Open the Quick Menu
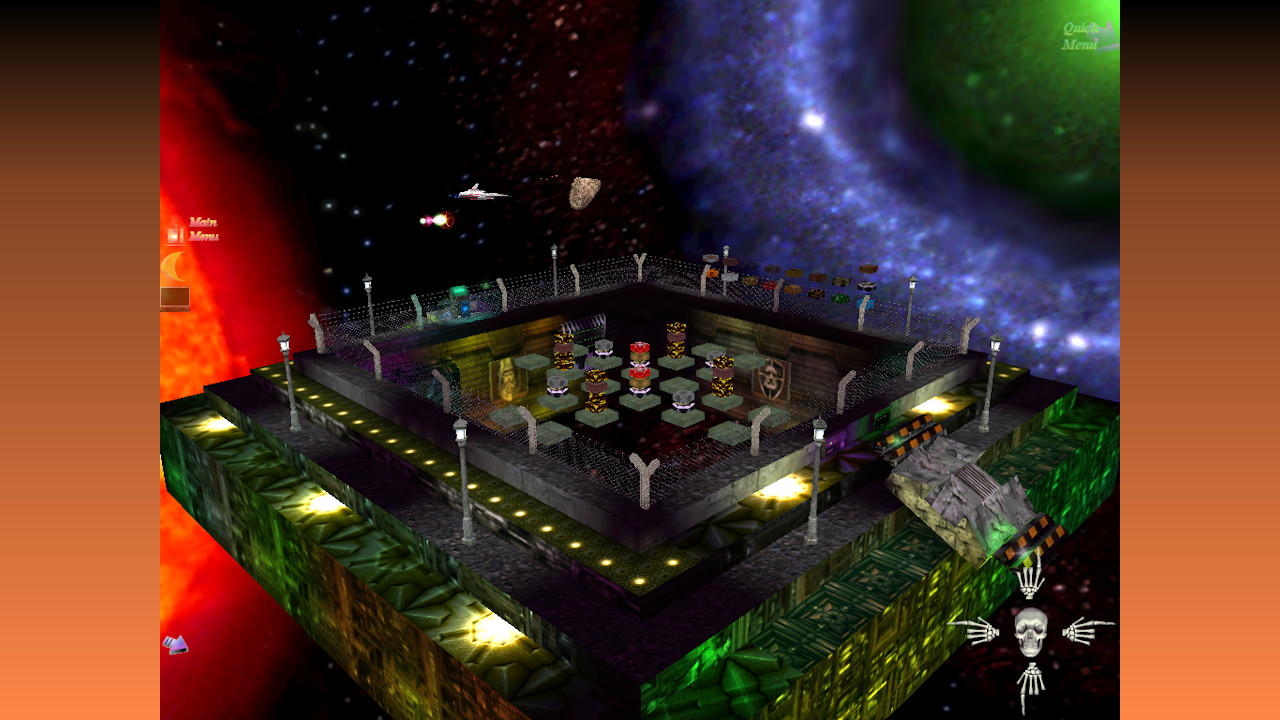 click(x=1083, y=35)
